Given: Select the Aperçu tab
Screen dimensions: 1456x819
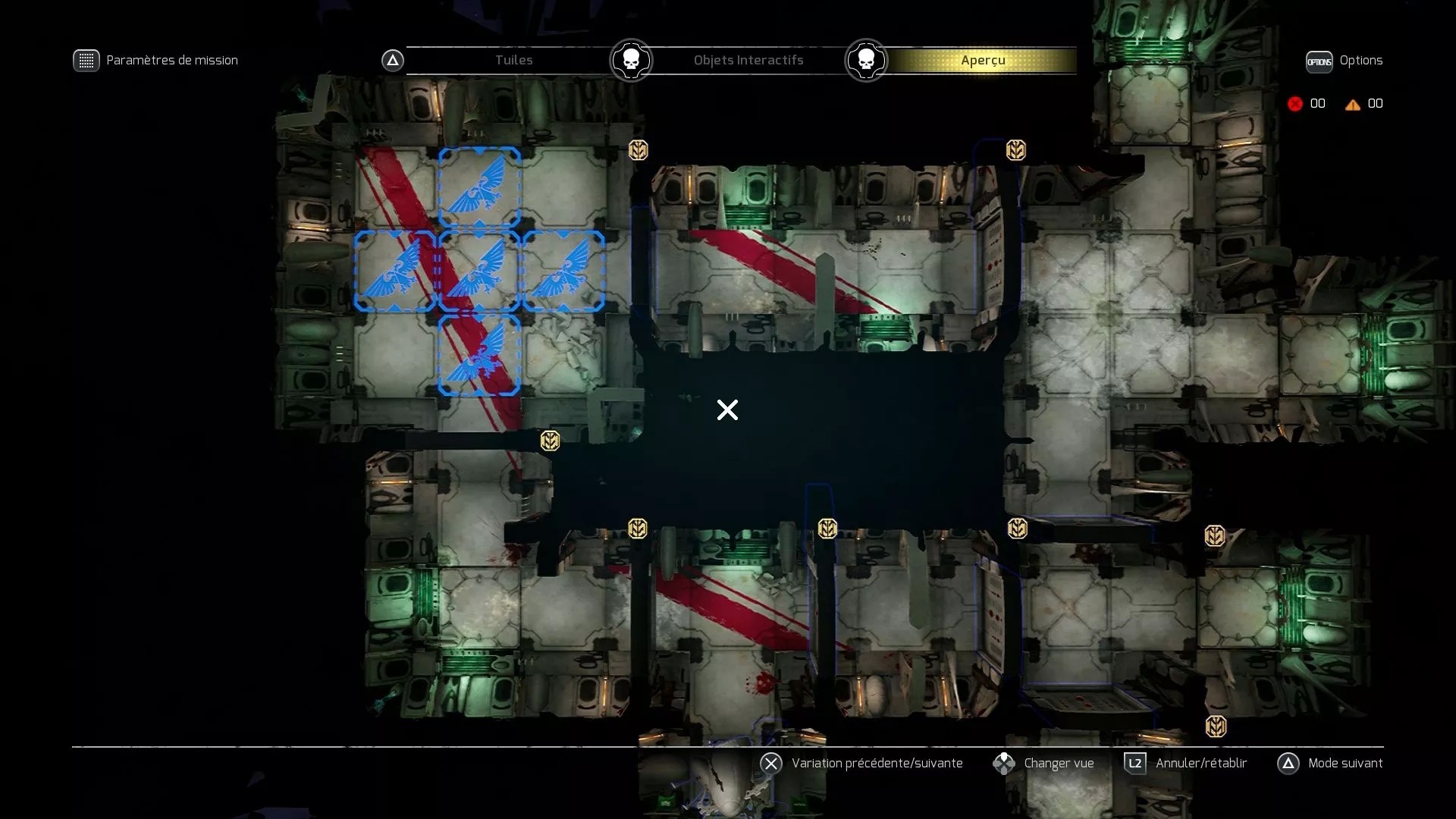Looking at the screenshot, I should (x=984, y=60).
